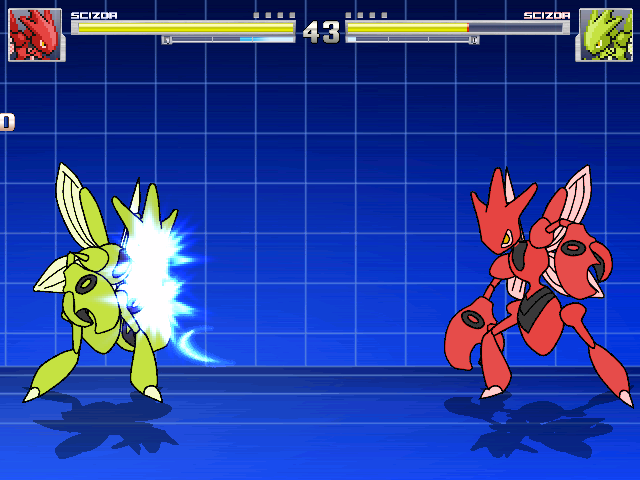This screenshot has height=480, width=640.
Task: Click the green Scizor portrait
Action: point(604,35)
